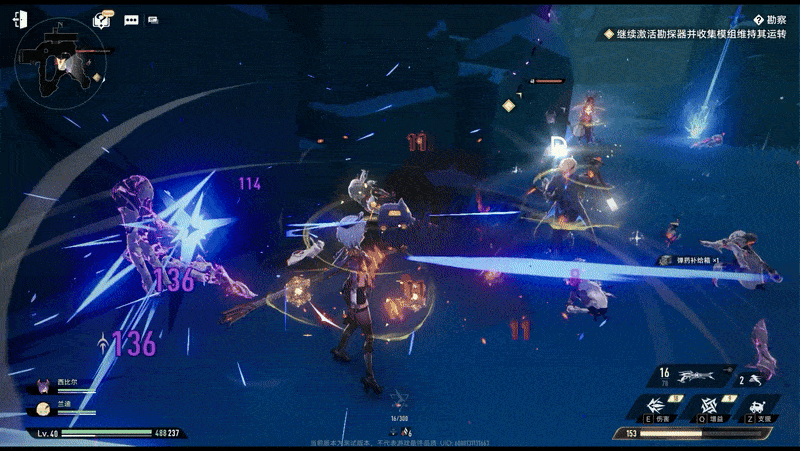Viewport: 800px width, 451px height.
Task: Click the small message window icon
Action: coord(153,19)
